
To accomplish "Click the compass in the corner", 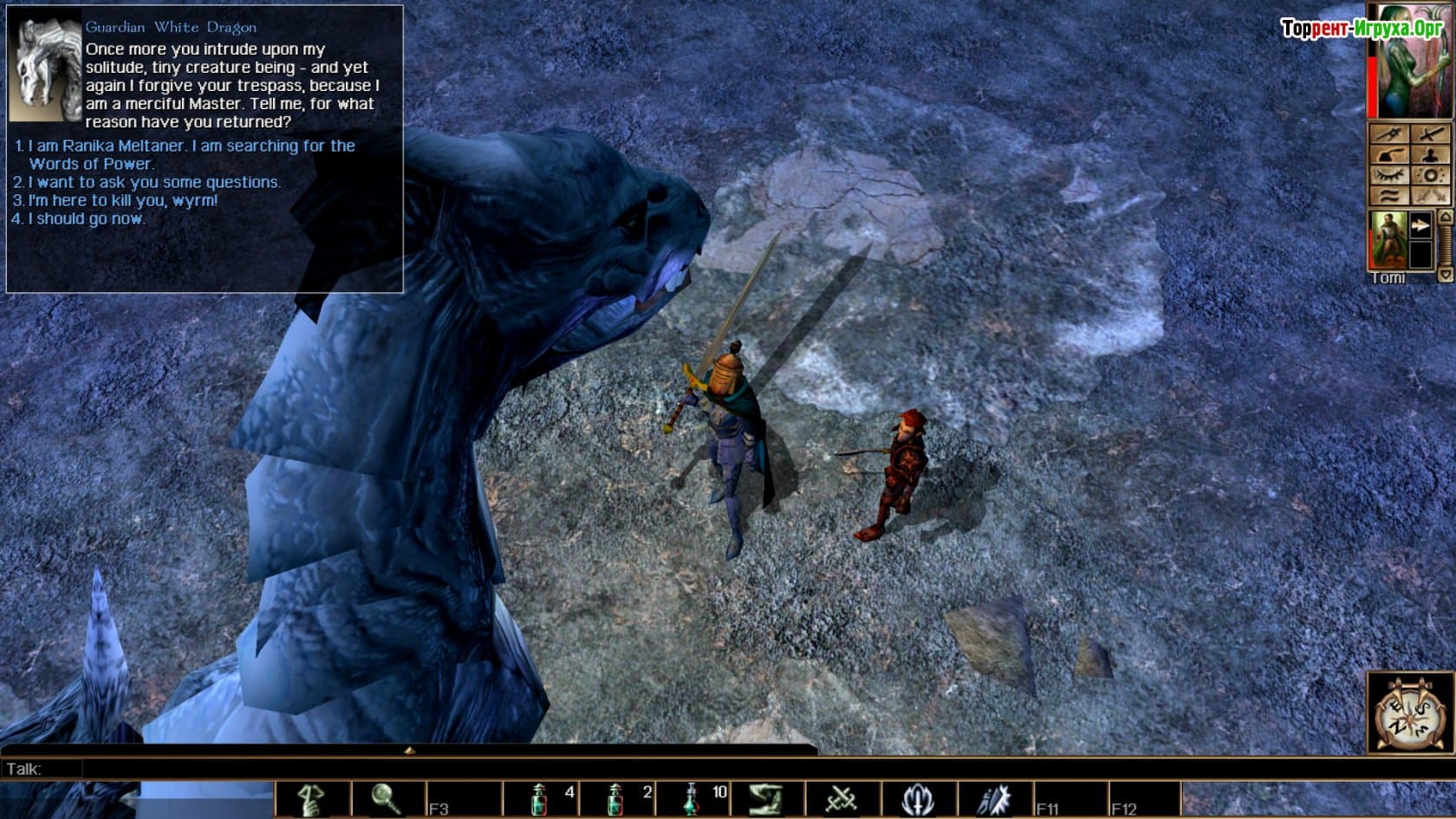I will 1409,712.
